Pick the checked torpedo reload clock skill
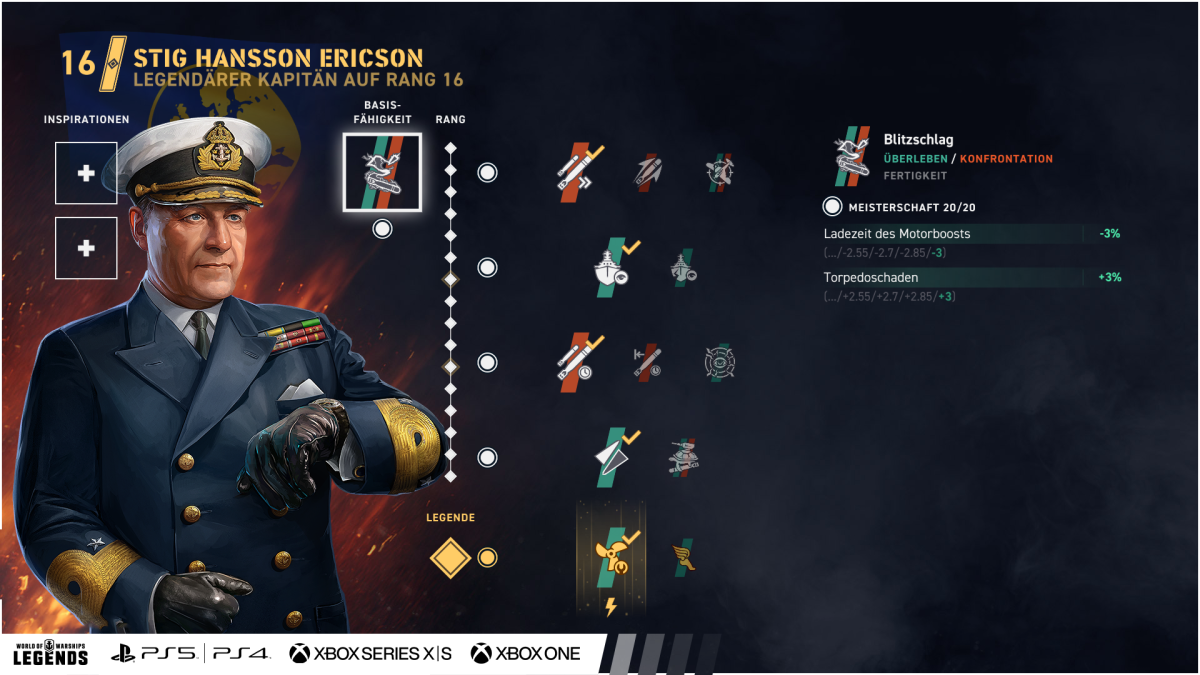 pos(580,361)
